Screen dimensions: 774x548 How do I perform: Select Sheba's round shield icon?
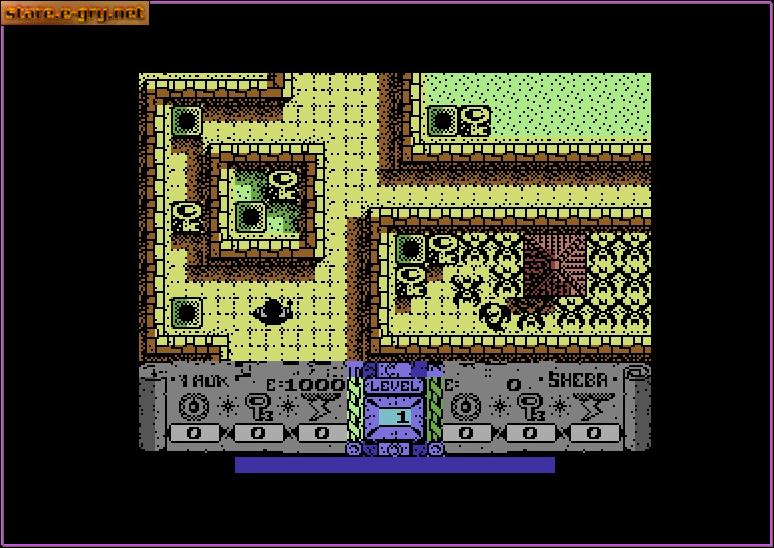463,407
